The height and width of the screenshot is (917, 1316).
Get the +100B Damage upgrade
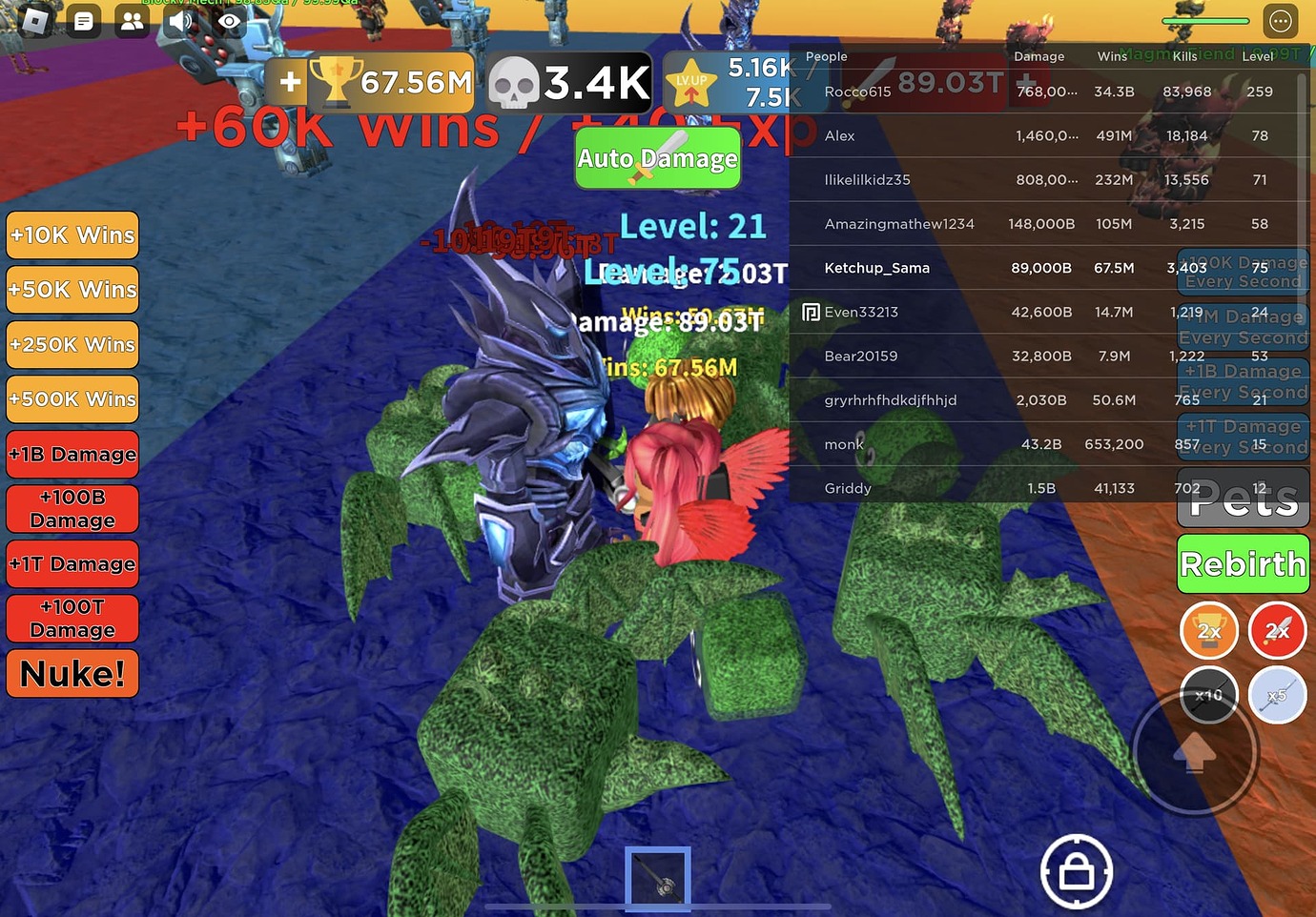click(72, 509)
